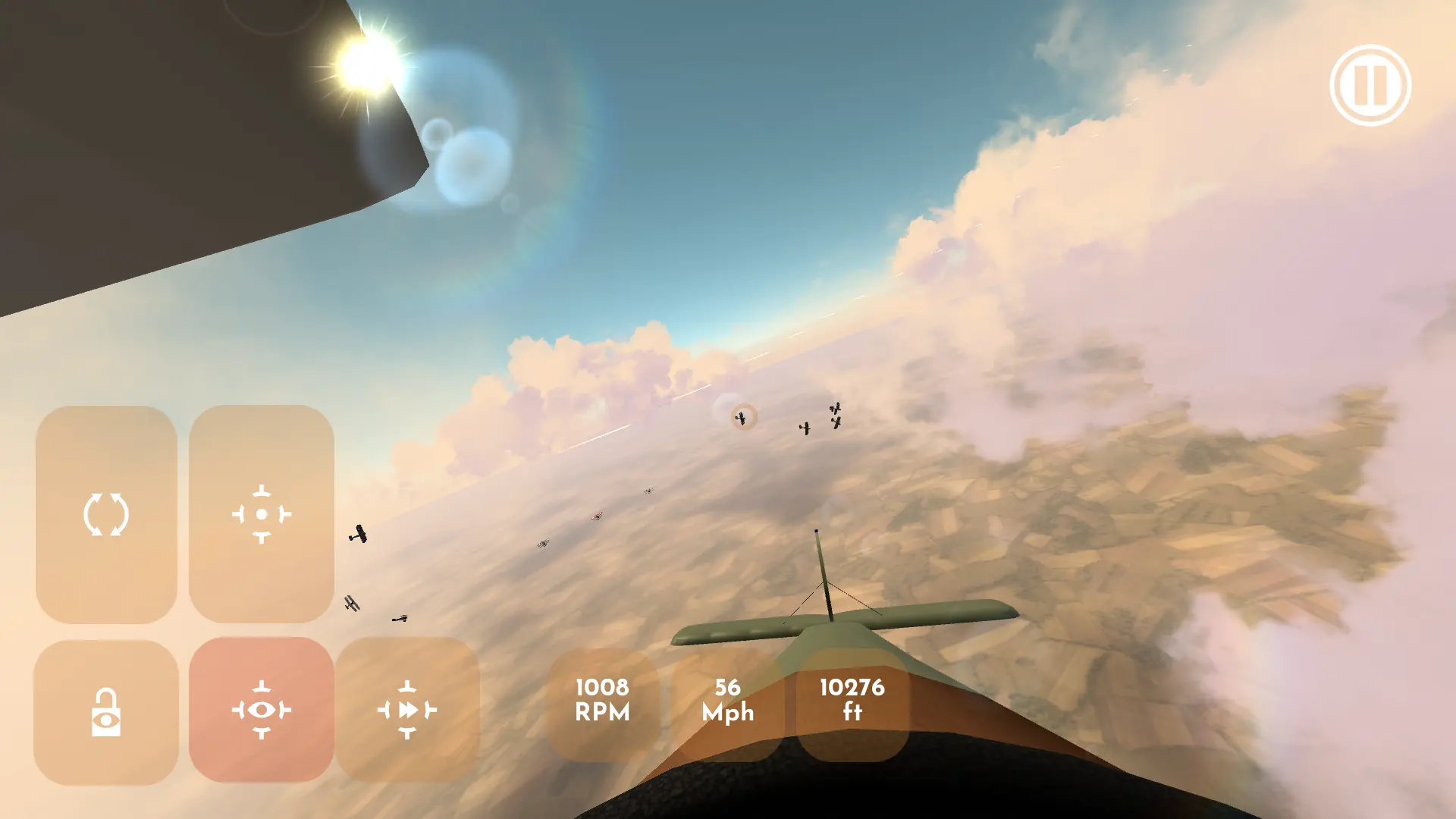Toggle the padlock-with-eye view lock
1456x819 pixels.
[x=108, y=711]
